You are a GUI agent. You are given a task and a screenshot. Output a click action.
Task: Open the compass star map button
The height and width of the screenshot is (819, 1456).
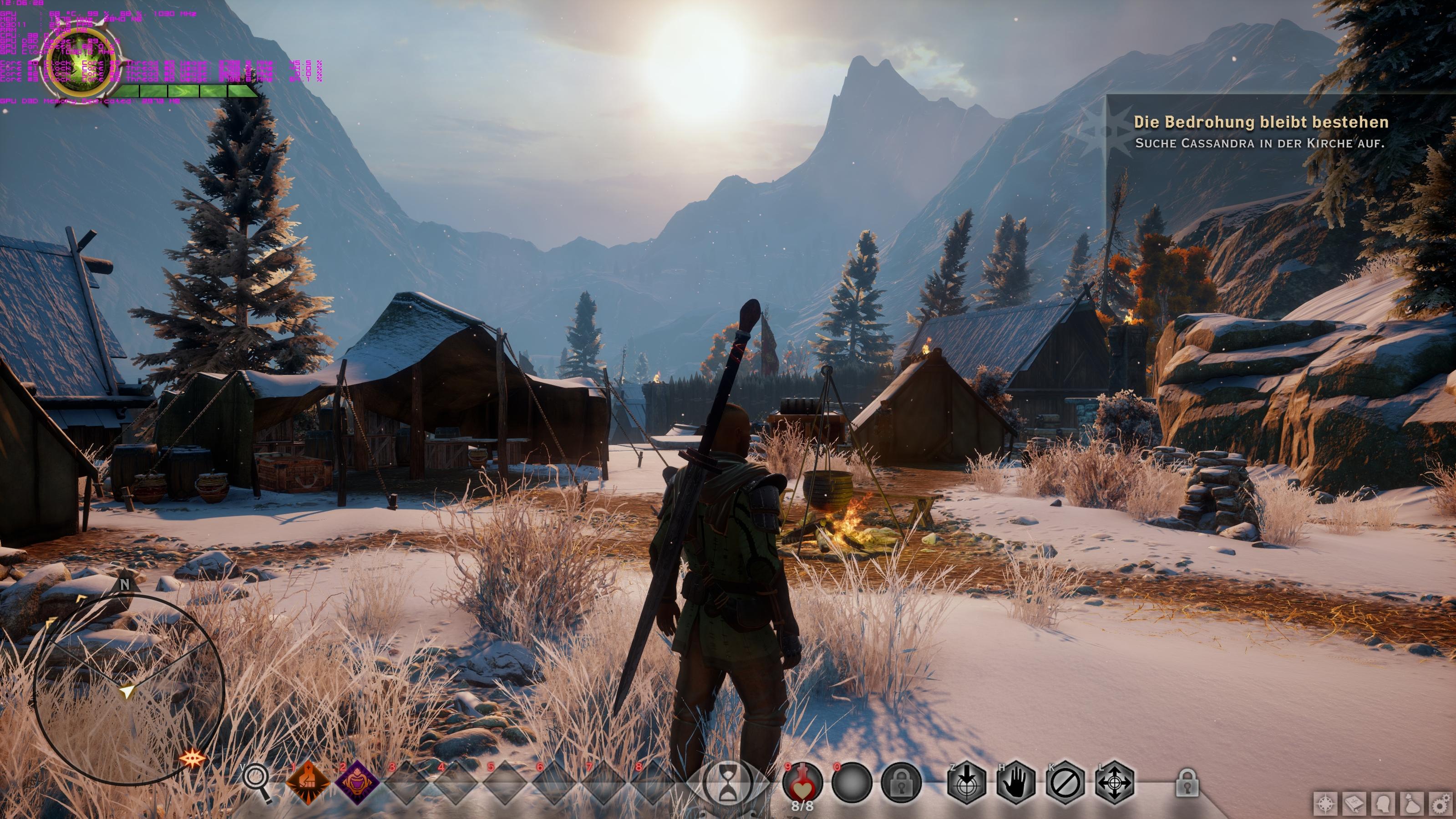pyautogui.click(x=1325, y=804)
